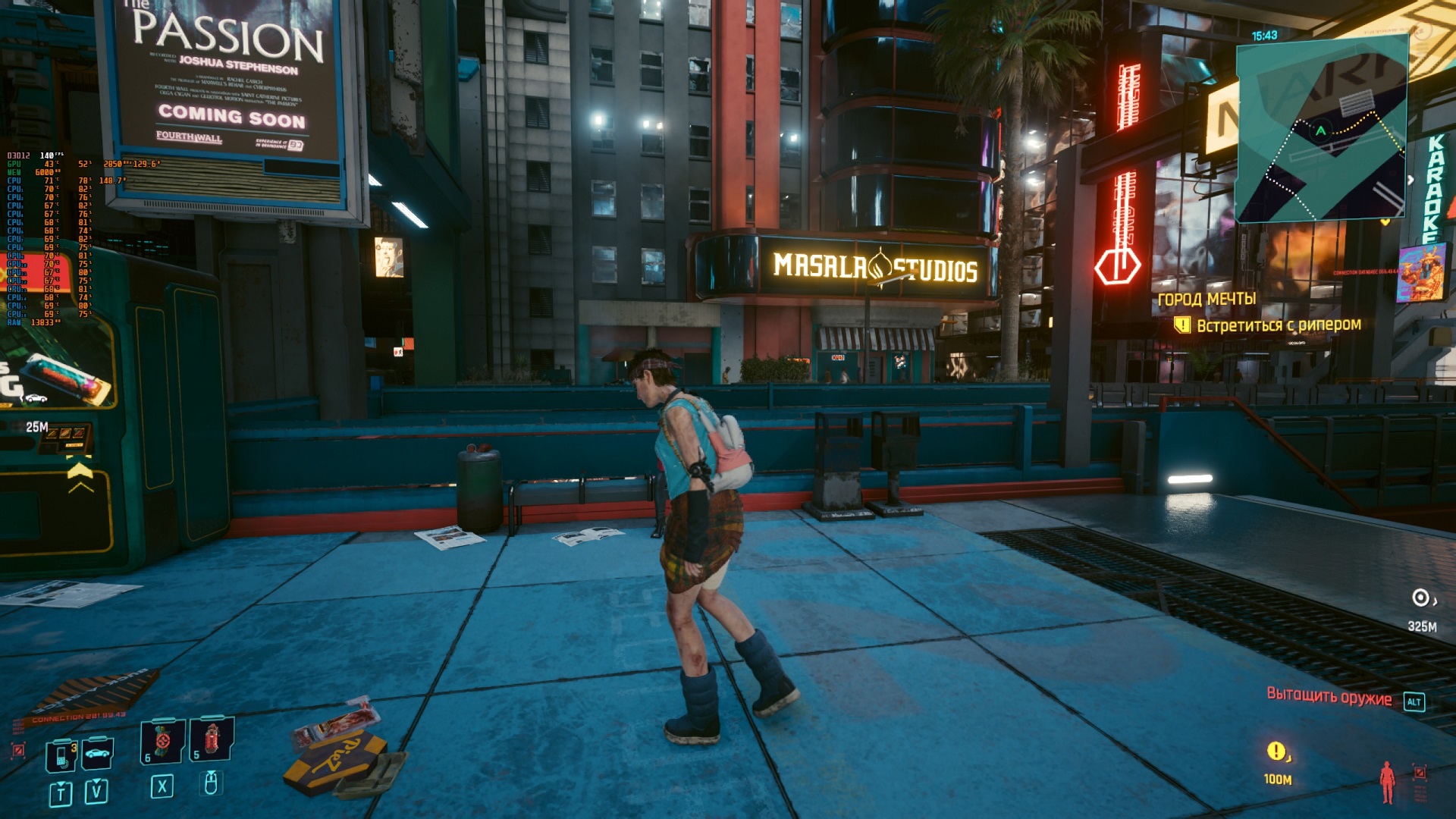
Task: Select the red grenade slot with 5 left
Action: (212, 738)
